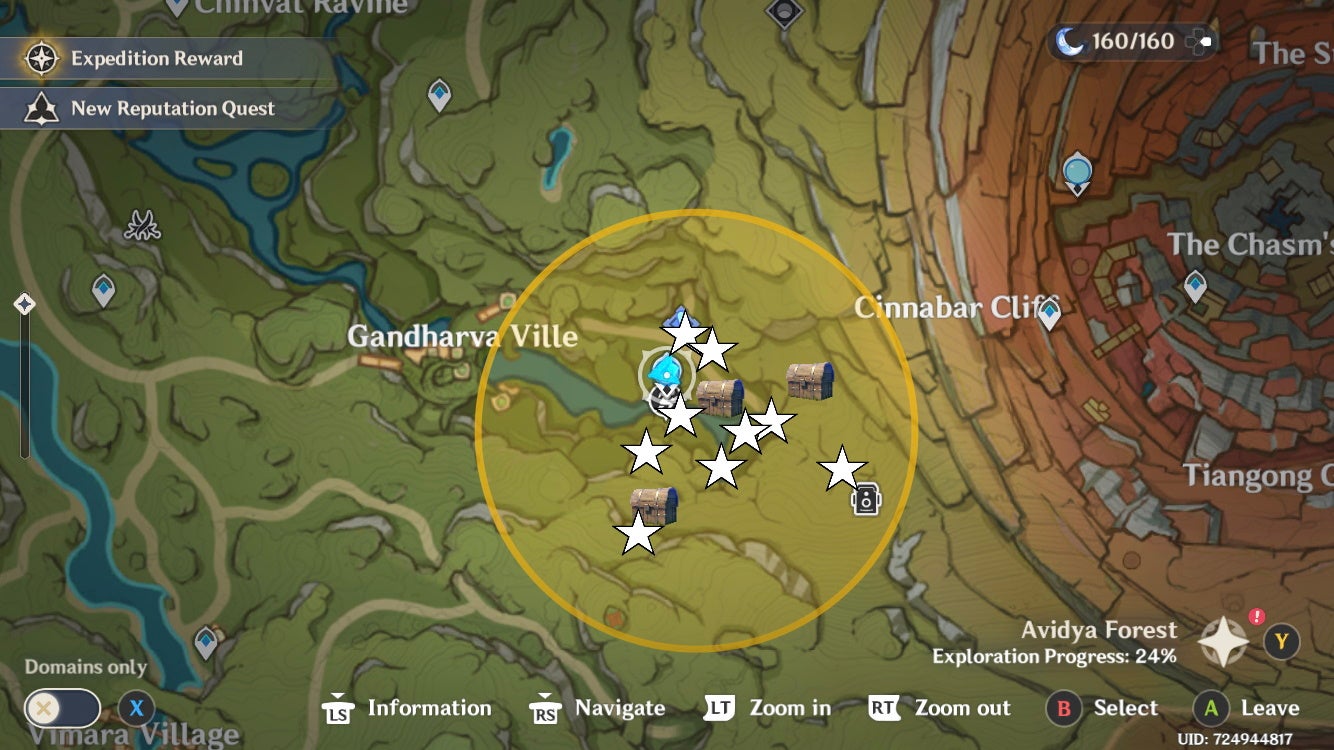Select the teleport waypoint near Cinnabar Cliff
1334x750 pixels.
[x=1048, y=313]
